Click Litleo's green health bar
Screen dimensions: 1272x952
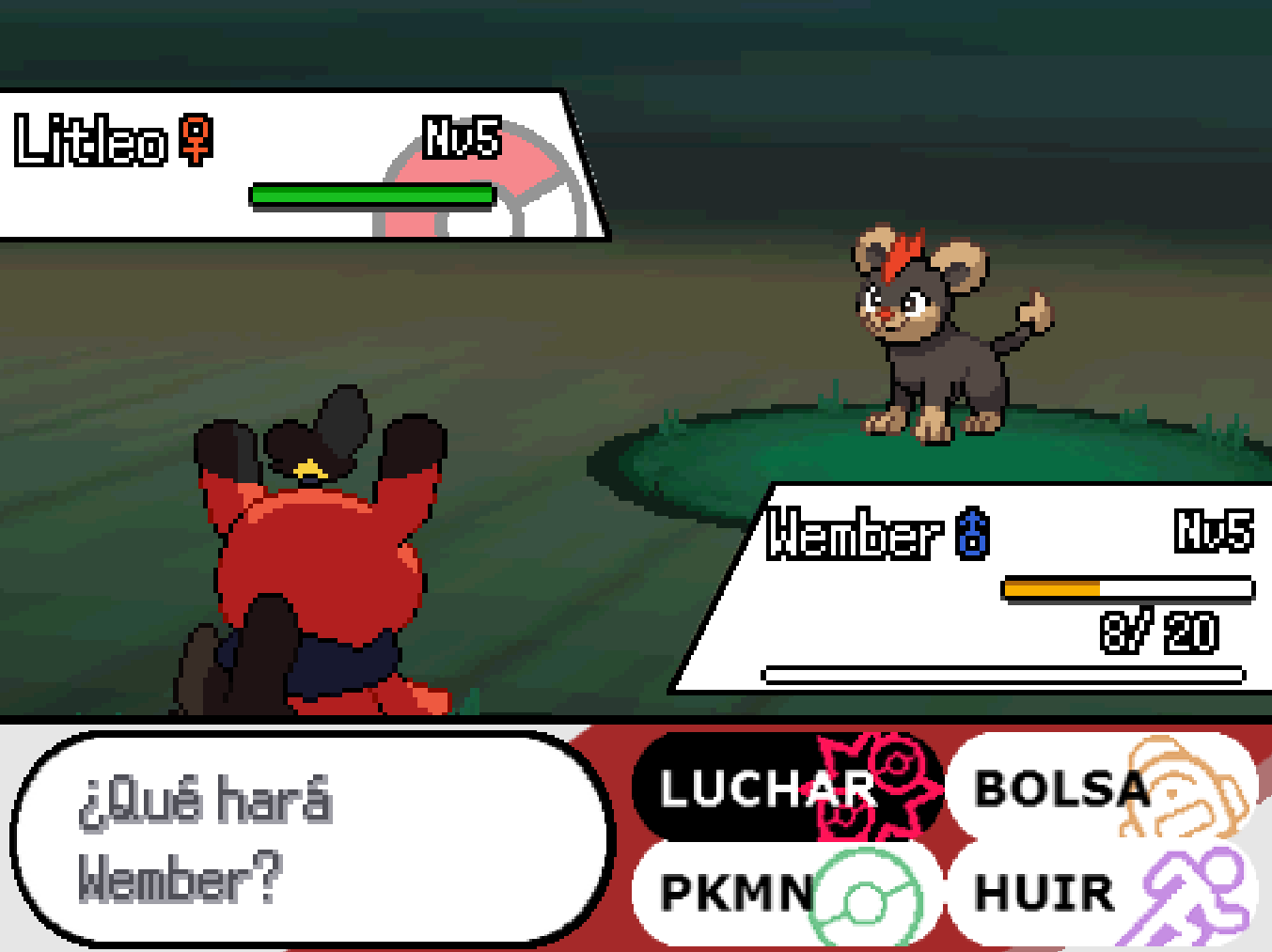tap(369, 193)
